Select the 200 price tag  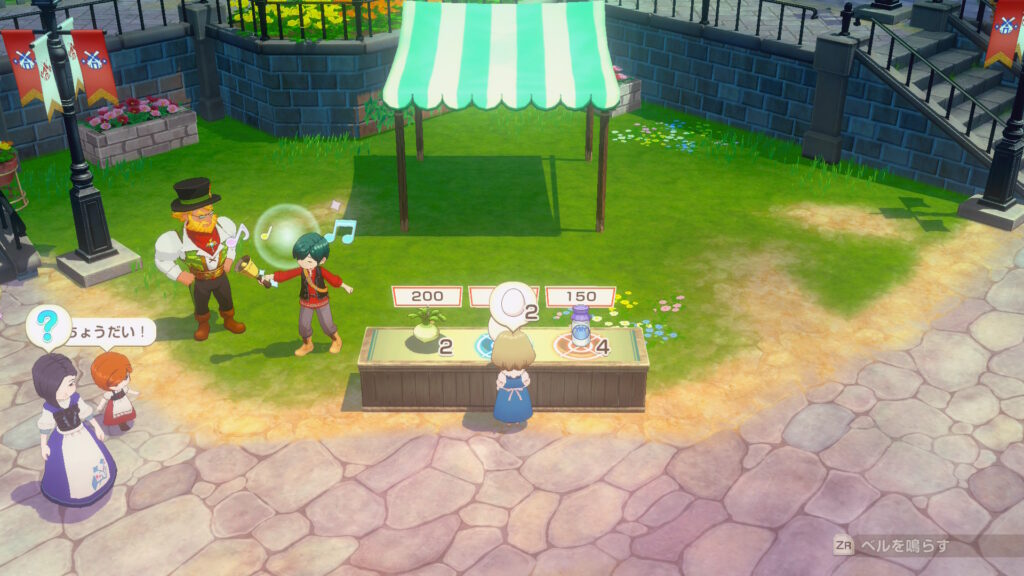click(x=427, y=296)
